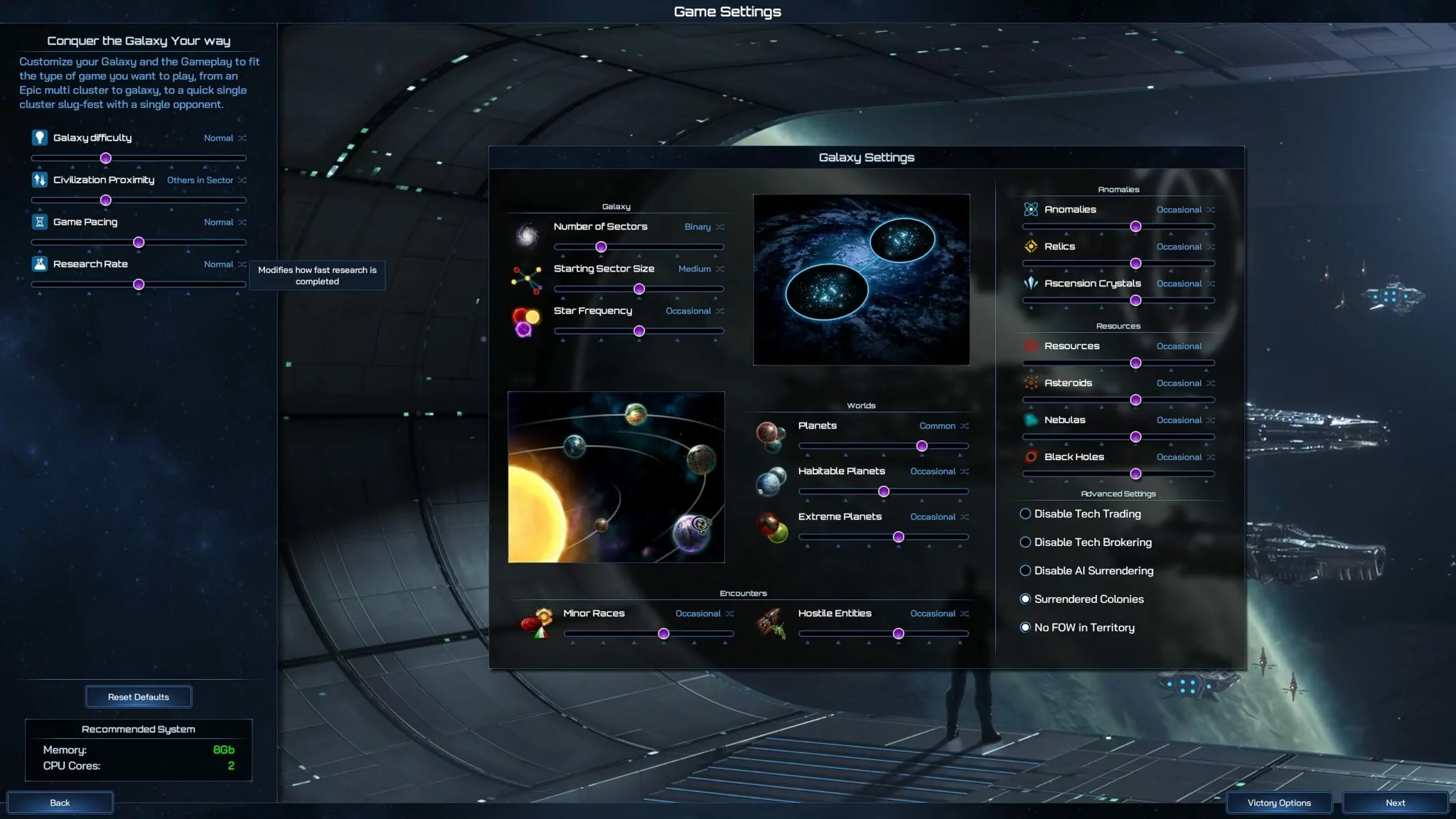Adjust the Research Rate slider handle
The image size is (1456, 819).
coord(139,284)
